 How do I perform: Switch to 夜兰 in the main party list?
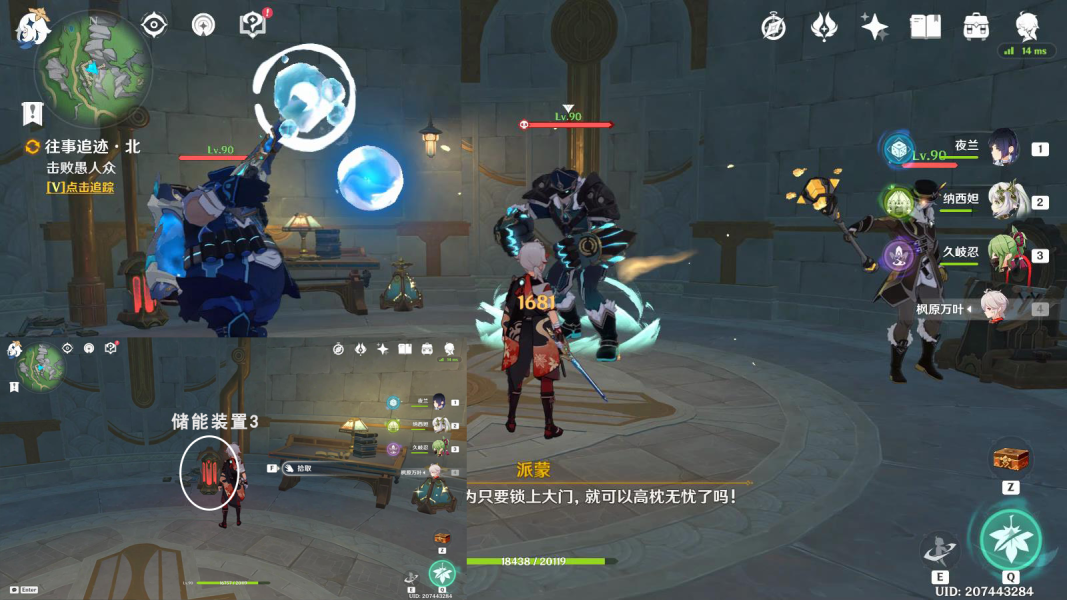point(1002,149)
